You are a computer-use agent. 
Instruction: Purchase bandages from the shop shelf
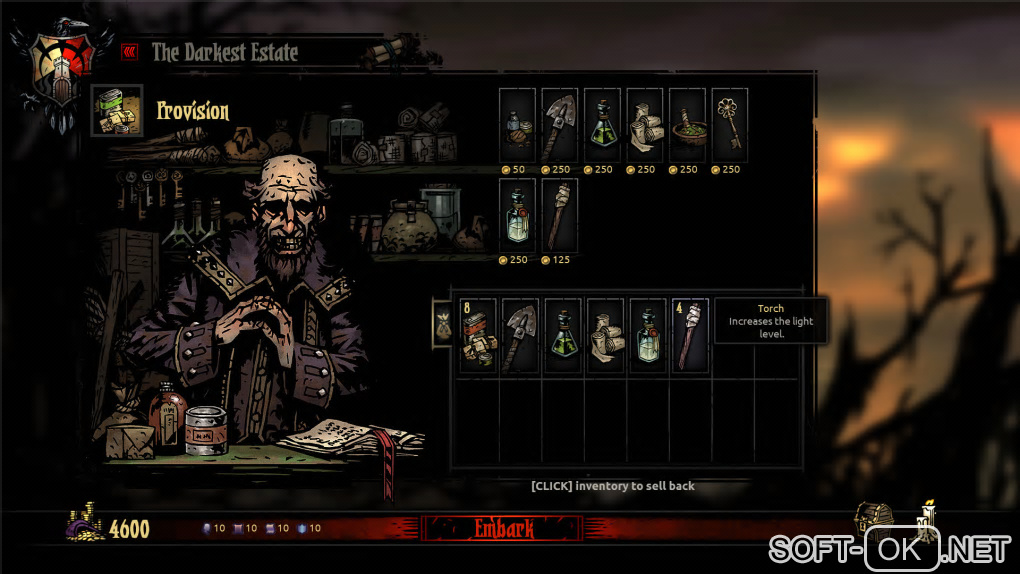645,124
